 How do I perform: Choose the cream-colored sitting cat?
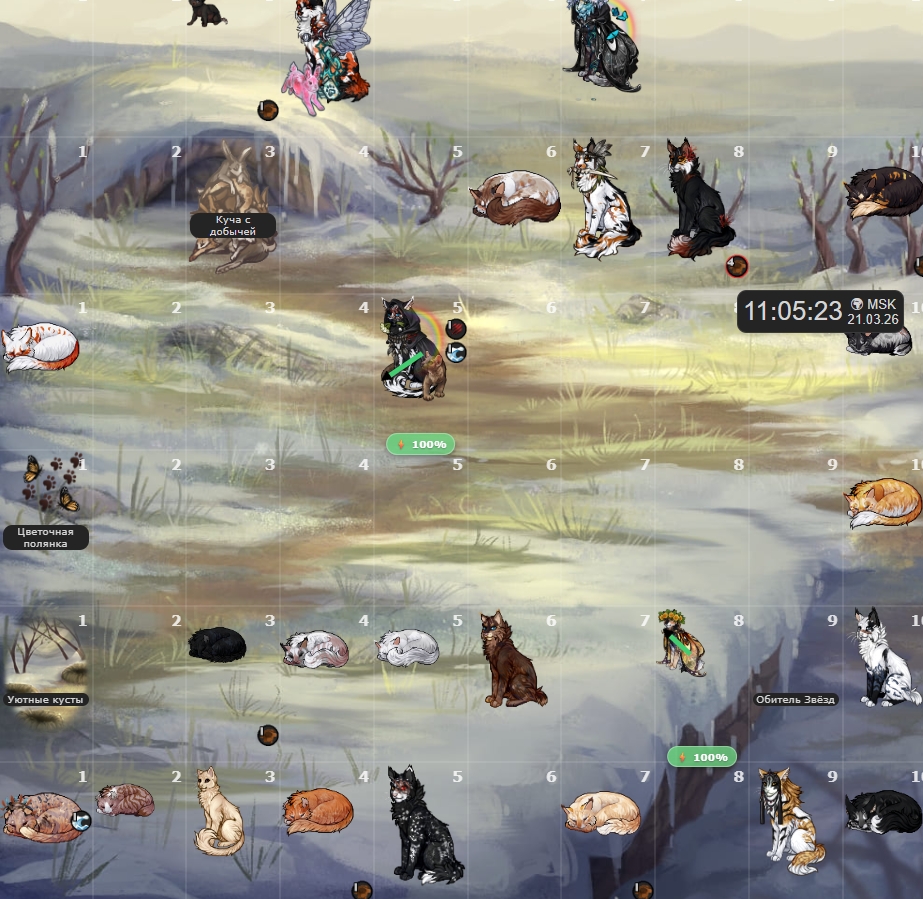(x=218, y=811)
